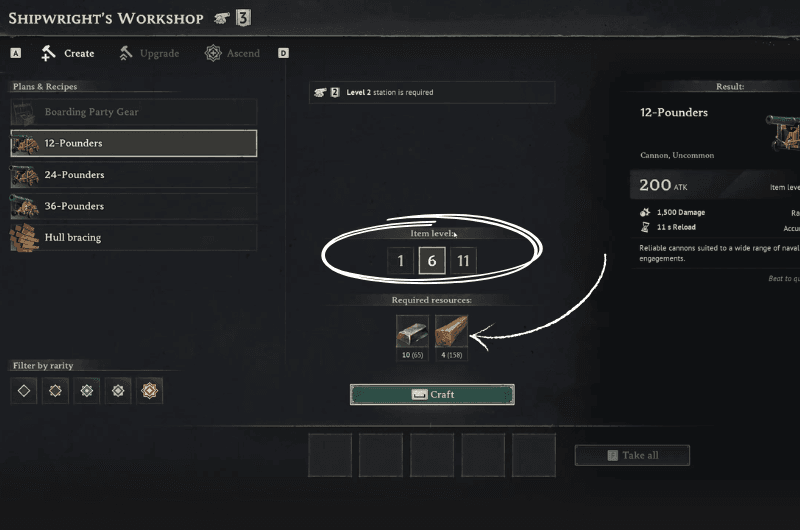Select the Boarding Party Gear recipe
The height and width of the screenshot is (530, 800).
click(133, 112)
